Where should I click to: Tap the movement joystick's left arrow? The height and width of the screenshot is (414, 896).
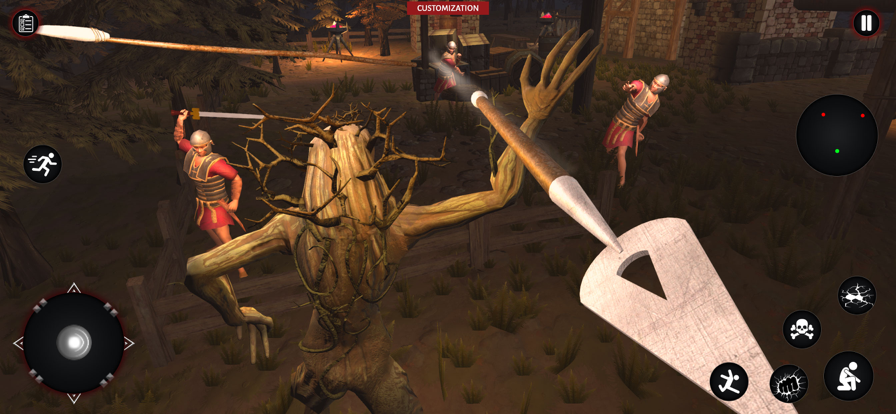(18, 343)
